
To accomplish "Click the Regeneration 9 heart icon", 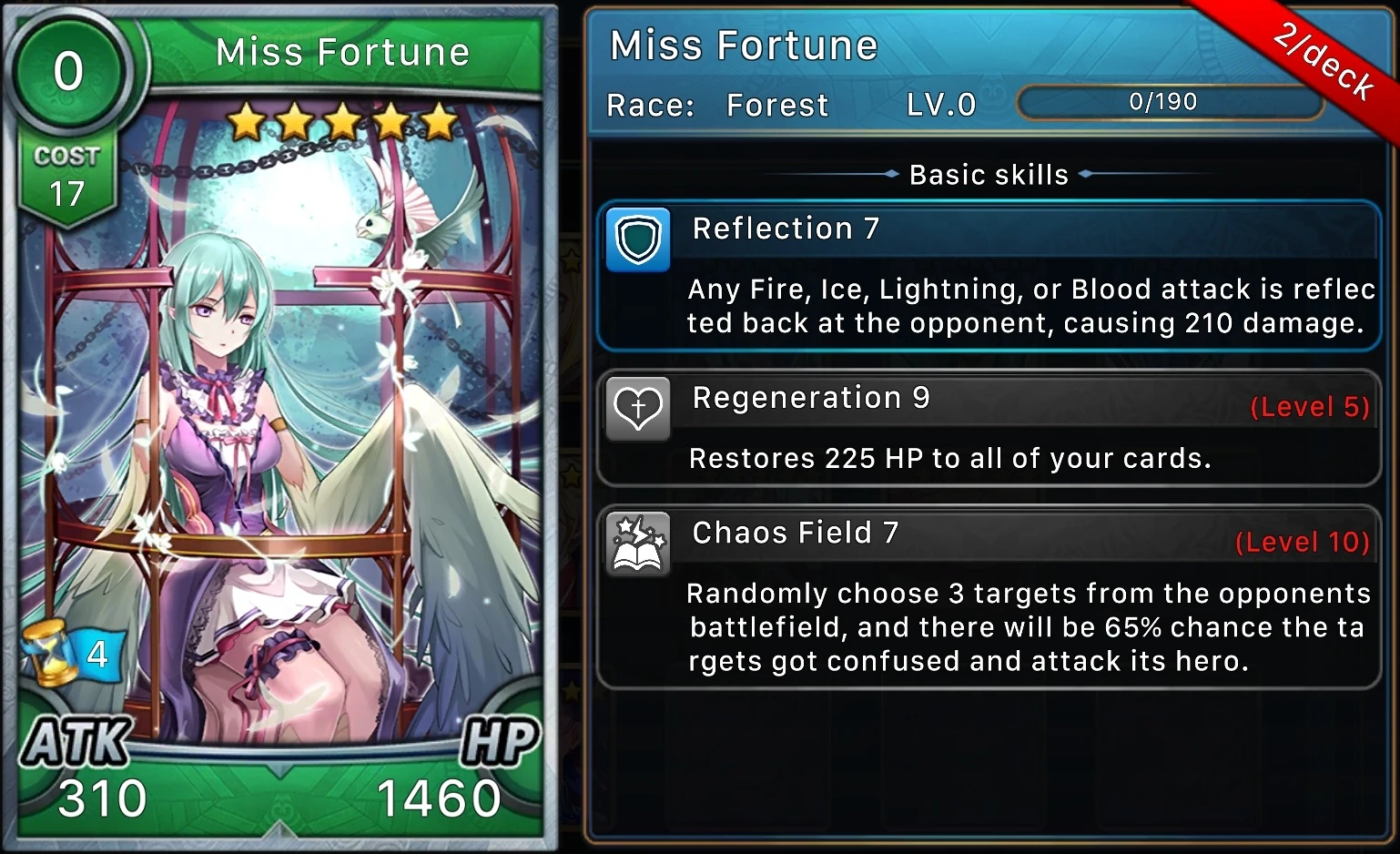I will 637,409.
